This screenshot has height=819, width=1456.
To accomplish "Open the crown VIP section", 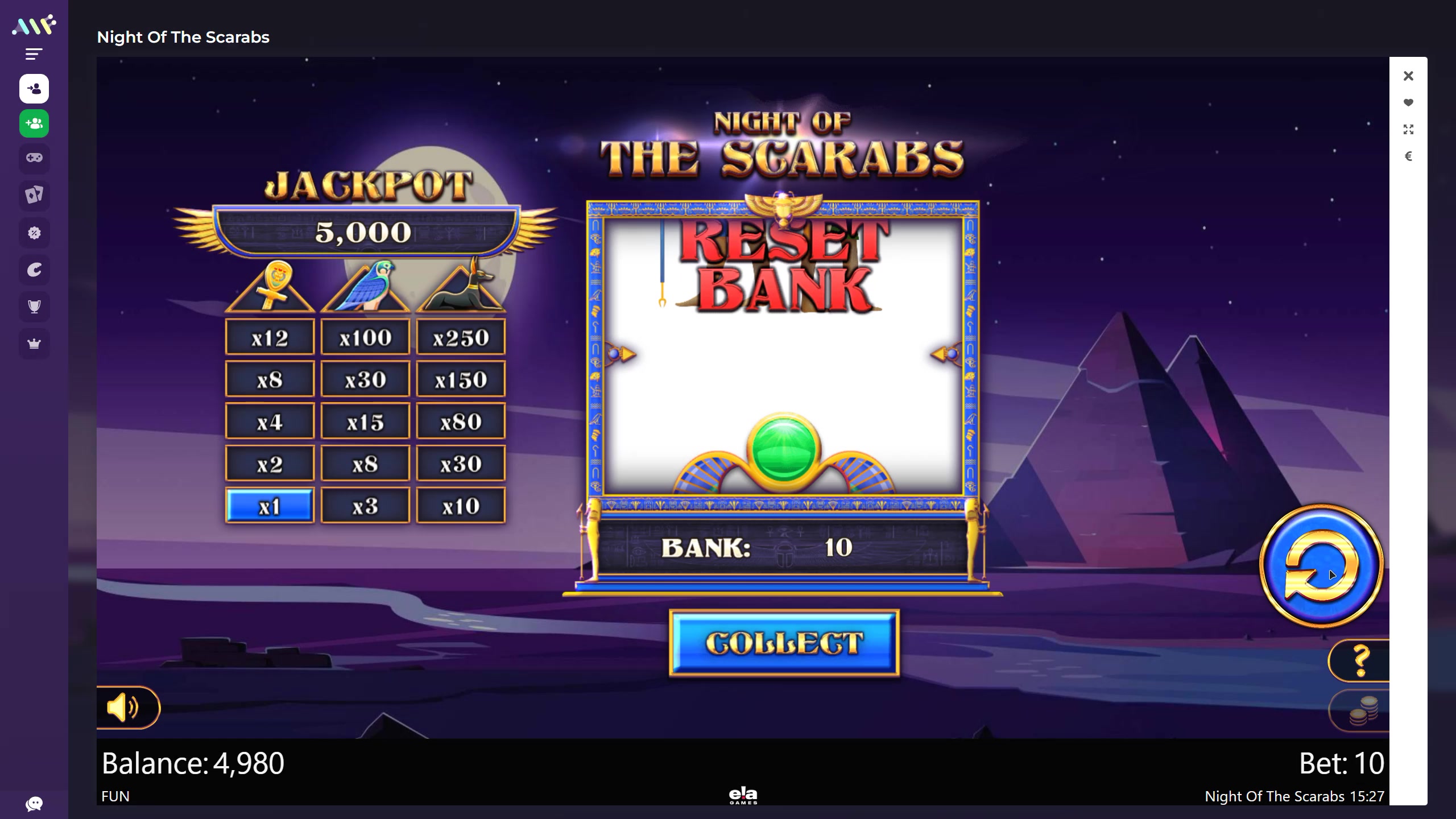I will pos(34,344).
